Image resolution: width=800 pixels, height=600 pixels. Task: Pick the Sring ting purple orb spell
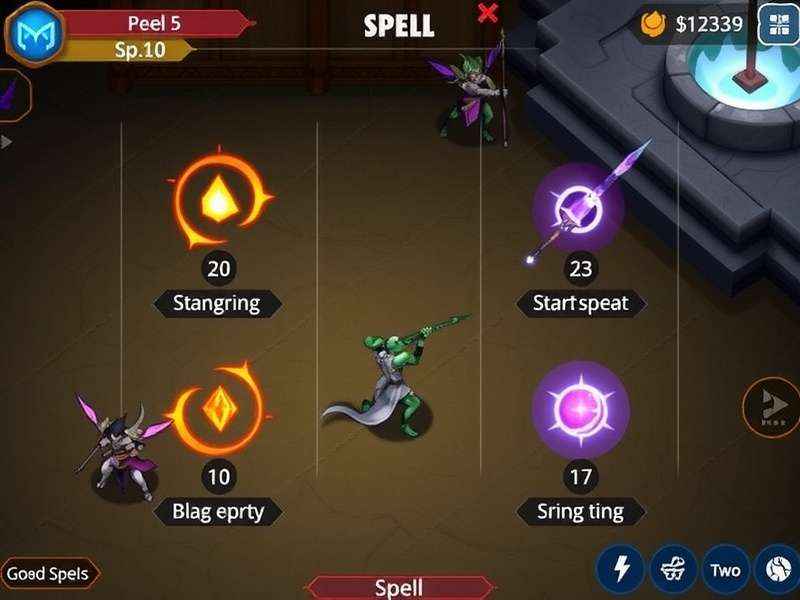coord(580,410)
